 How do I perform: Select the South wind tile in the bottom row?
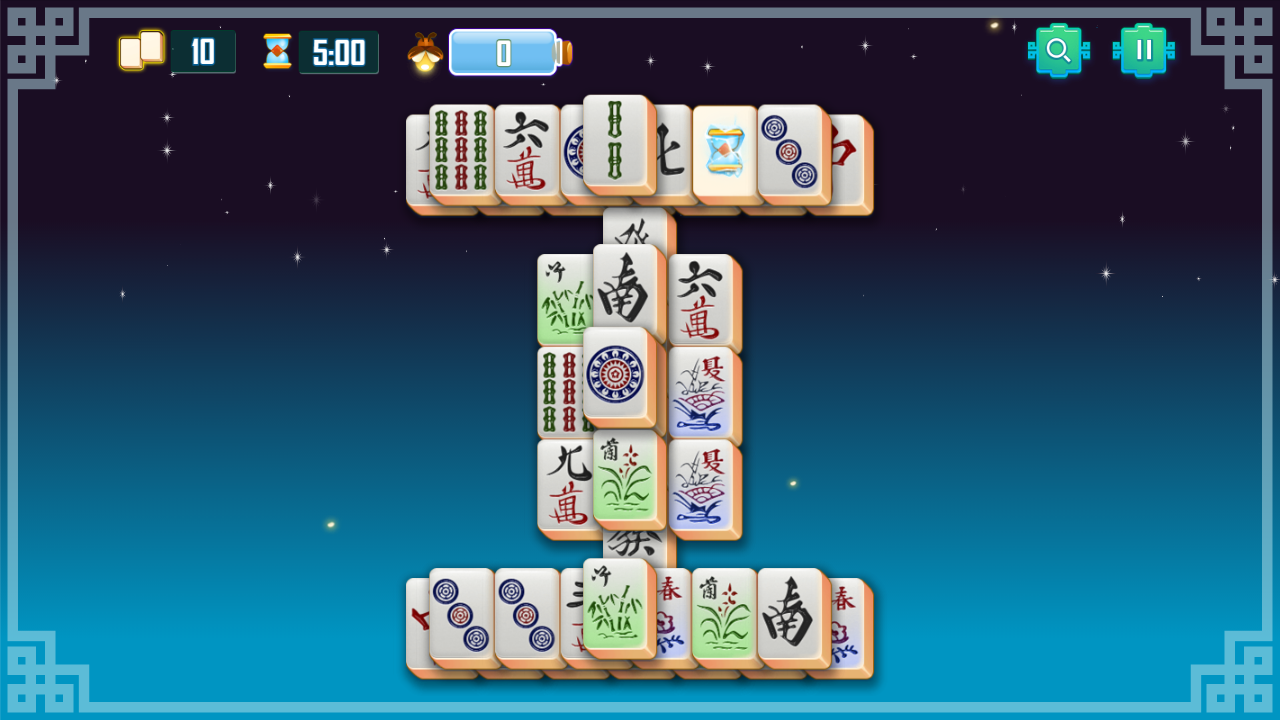(791, 615)
